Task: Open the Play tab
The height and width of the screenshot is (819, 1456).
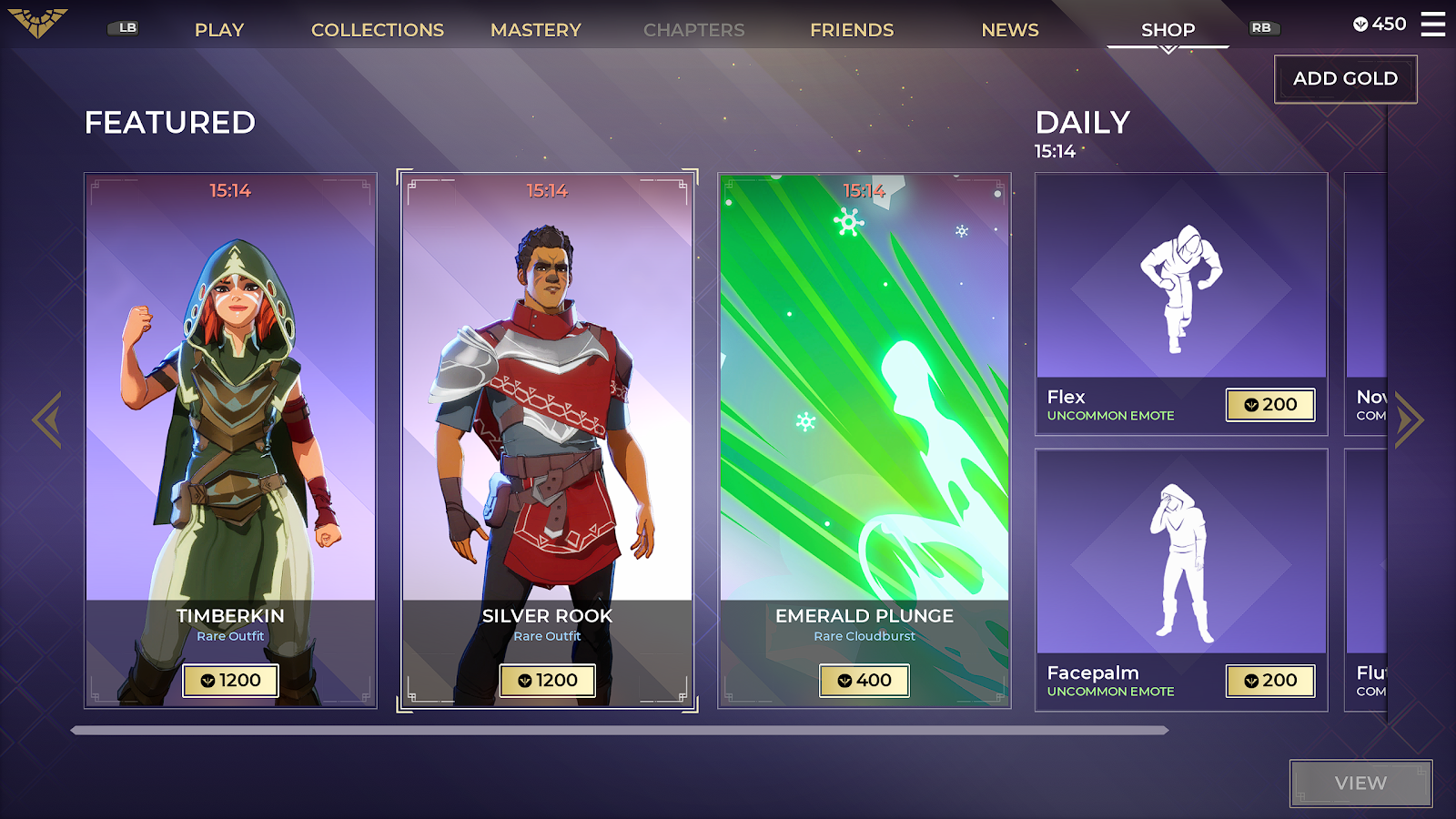Action: 219,30
